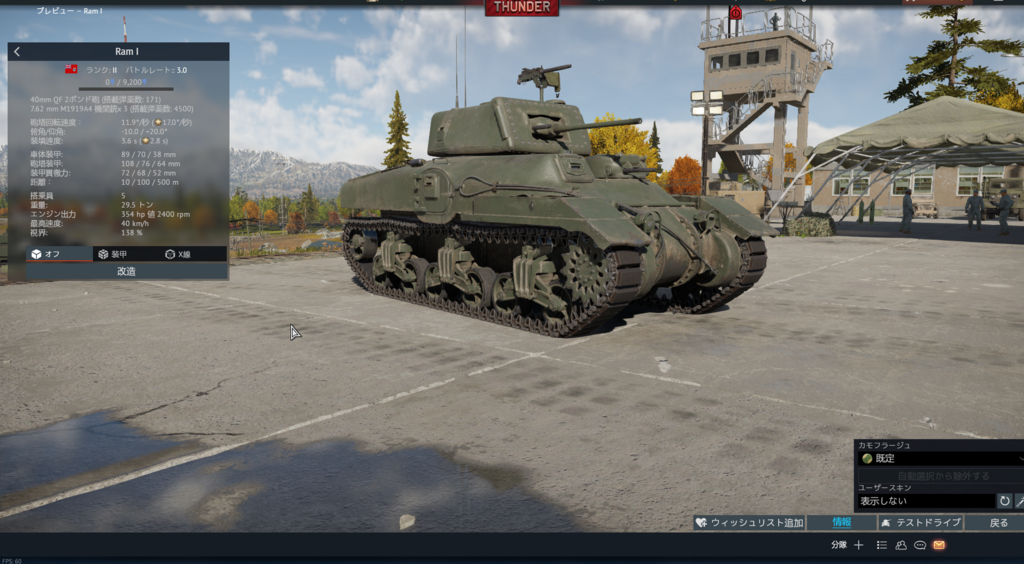
Task: Open the friends contacts icon
Action: (x=901, y=545)
